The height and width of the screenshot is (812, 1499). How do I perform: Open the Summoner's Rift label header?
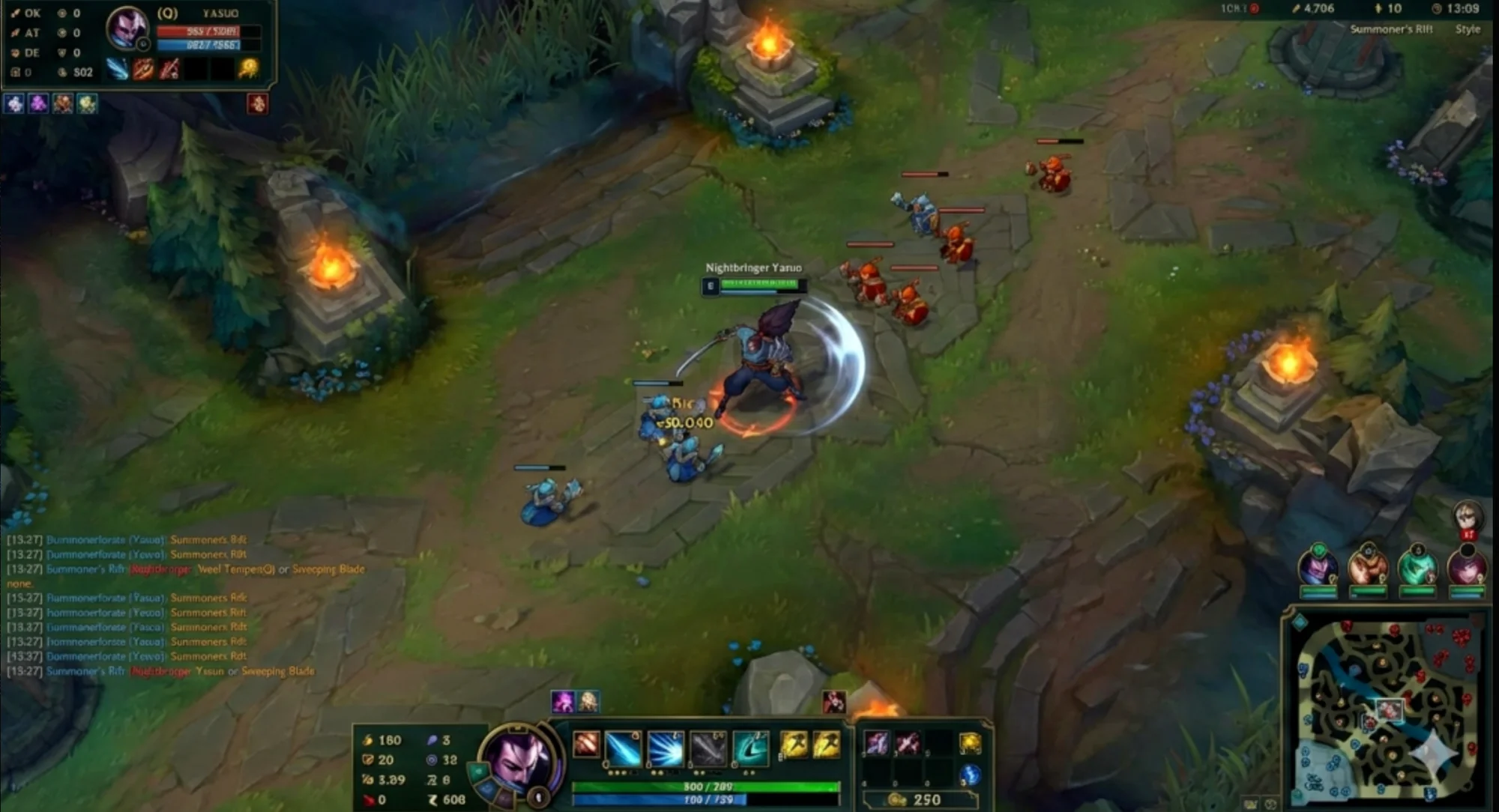pos(1389,28)
